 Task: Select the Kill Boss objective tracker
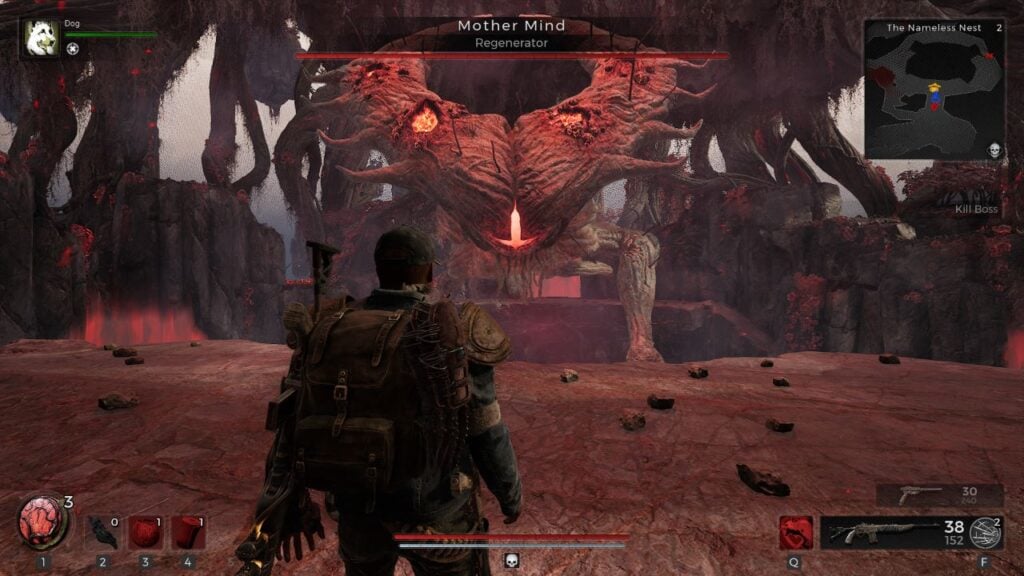point(977,209)
